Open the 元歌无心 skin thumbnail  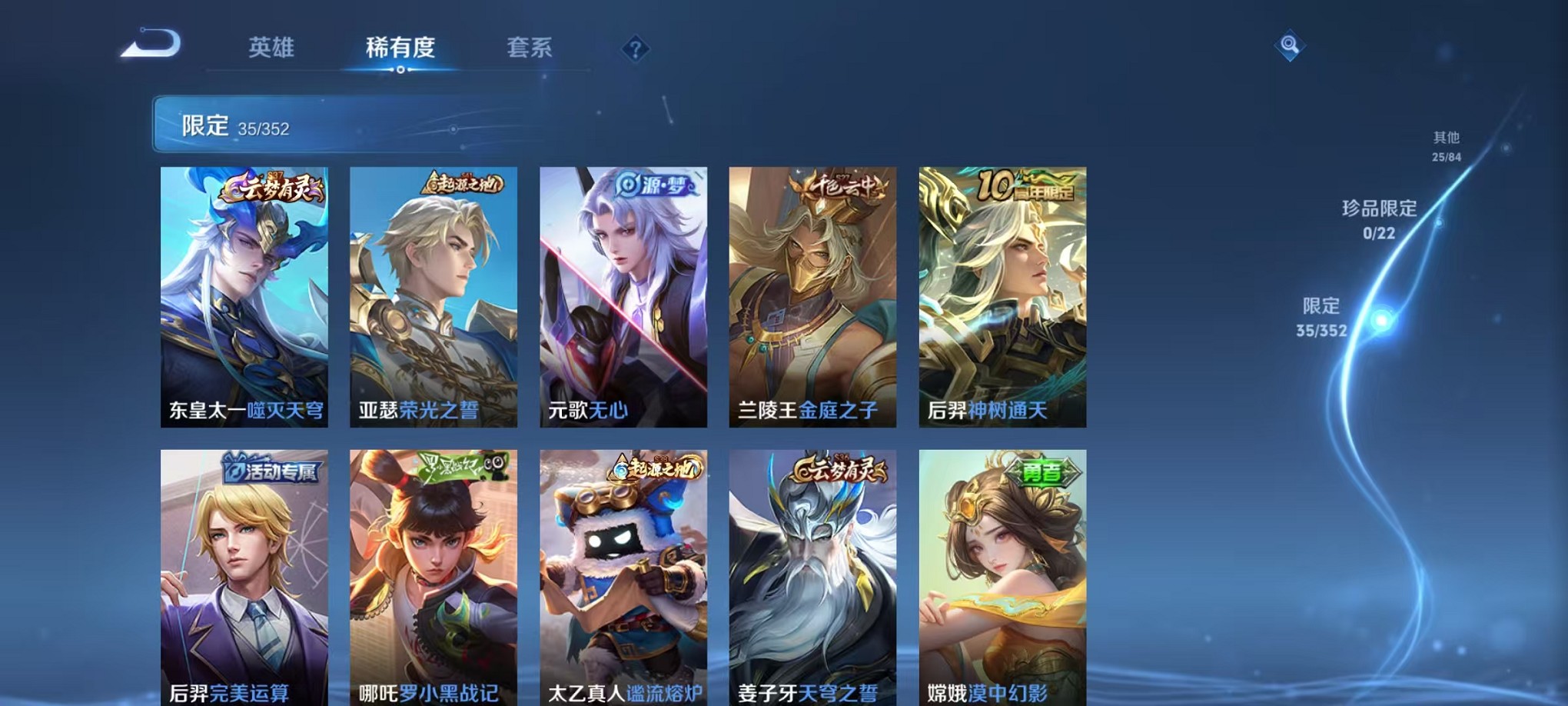click(x=621, y=292)
